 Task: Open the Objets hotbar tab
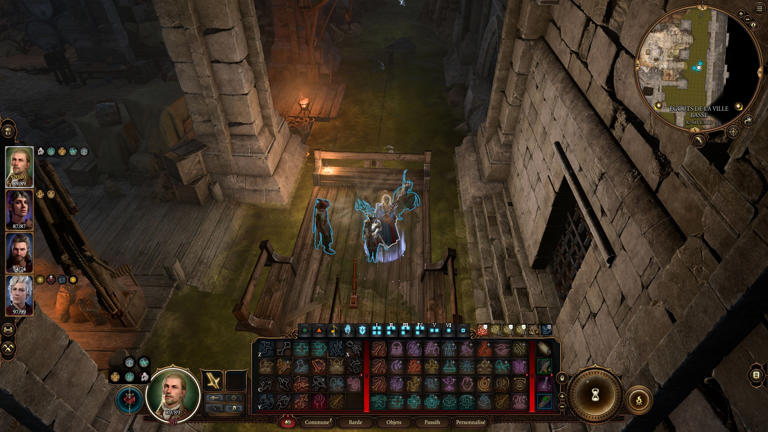[x=394, y=422]
